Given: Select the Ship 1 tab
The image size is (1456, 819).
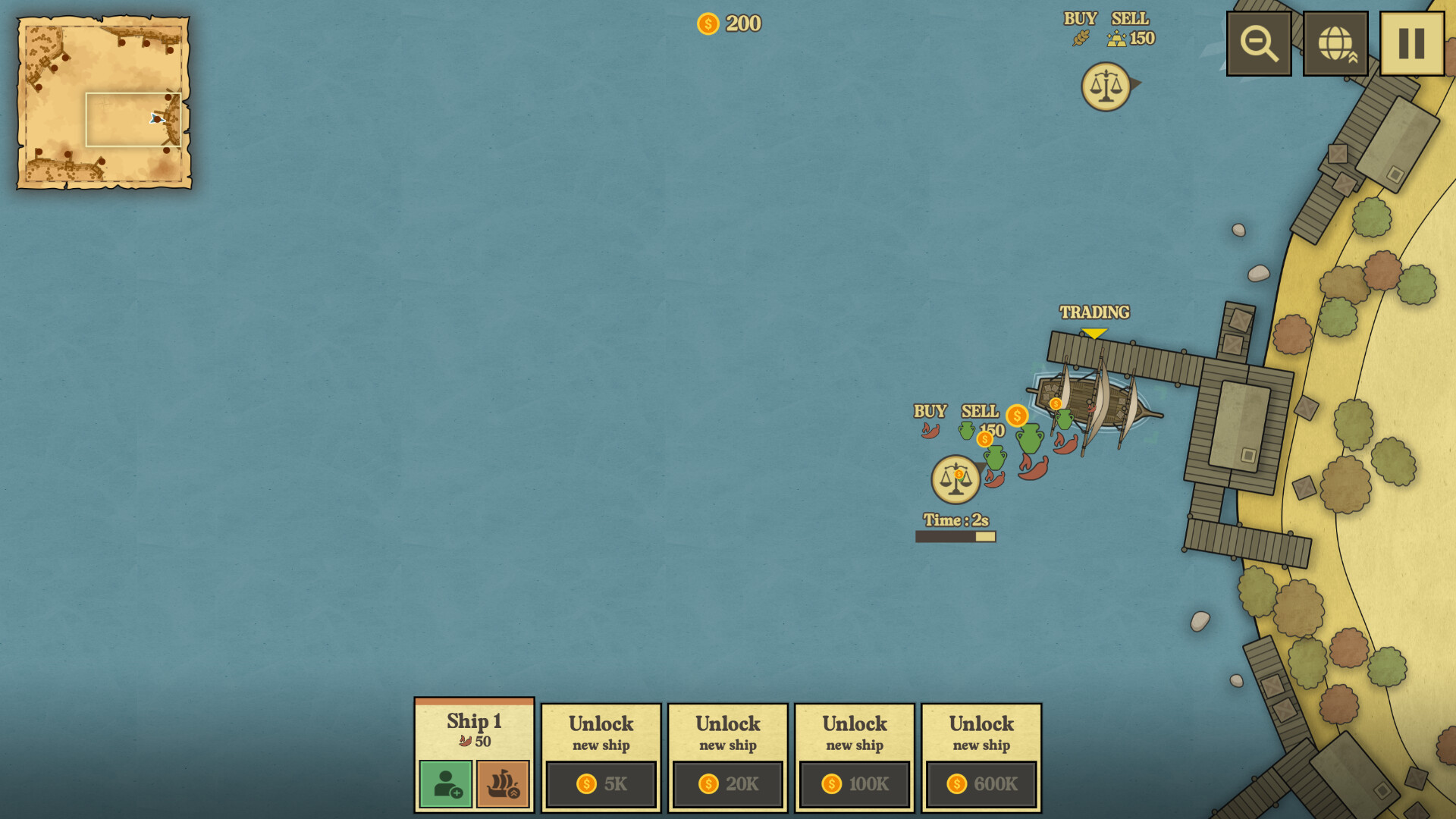Looking at the screenshot, I should [474, 721].
